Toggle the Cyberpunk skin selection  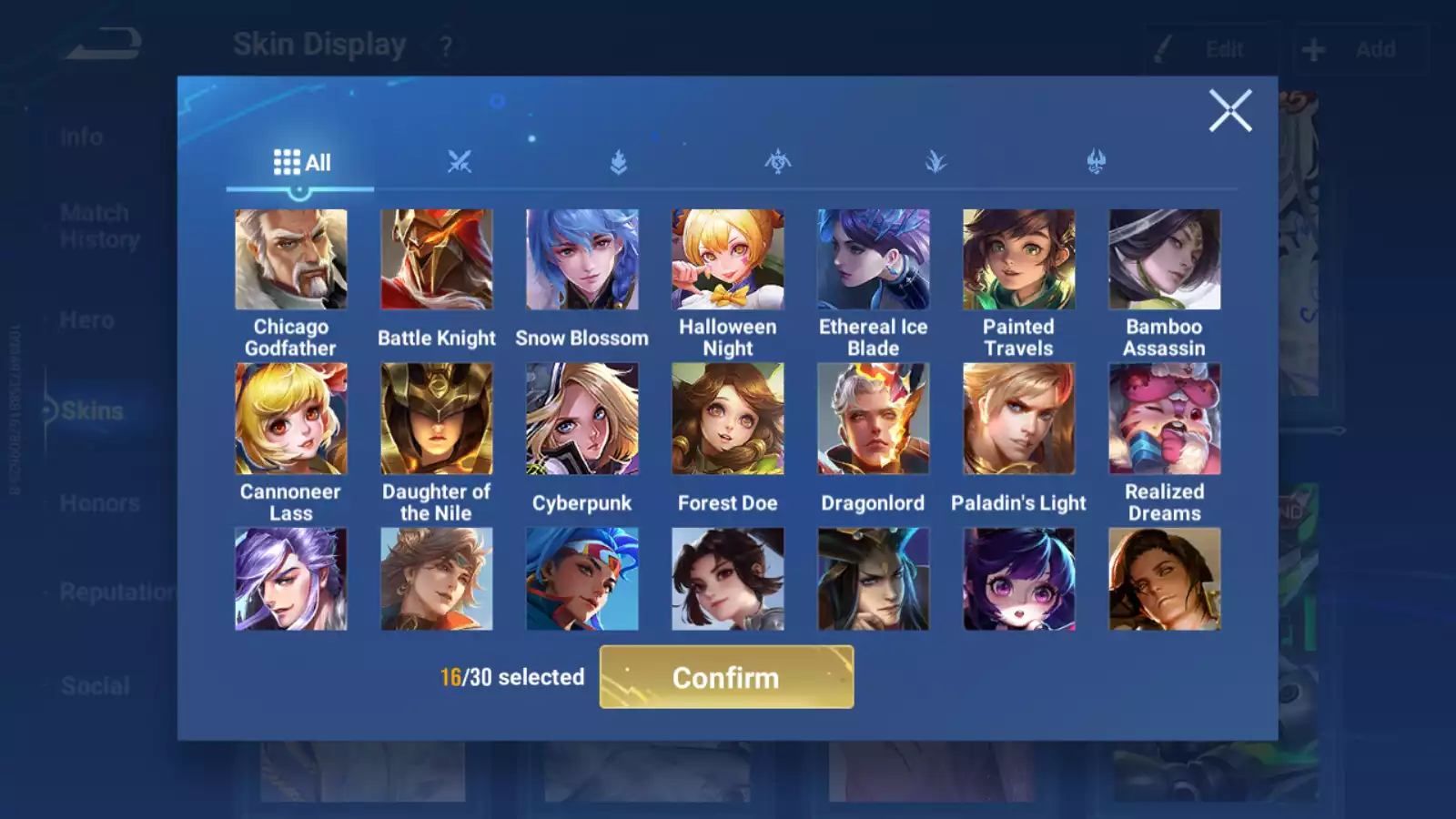[x=582, y=418]
